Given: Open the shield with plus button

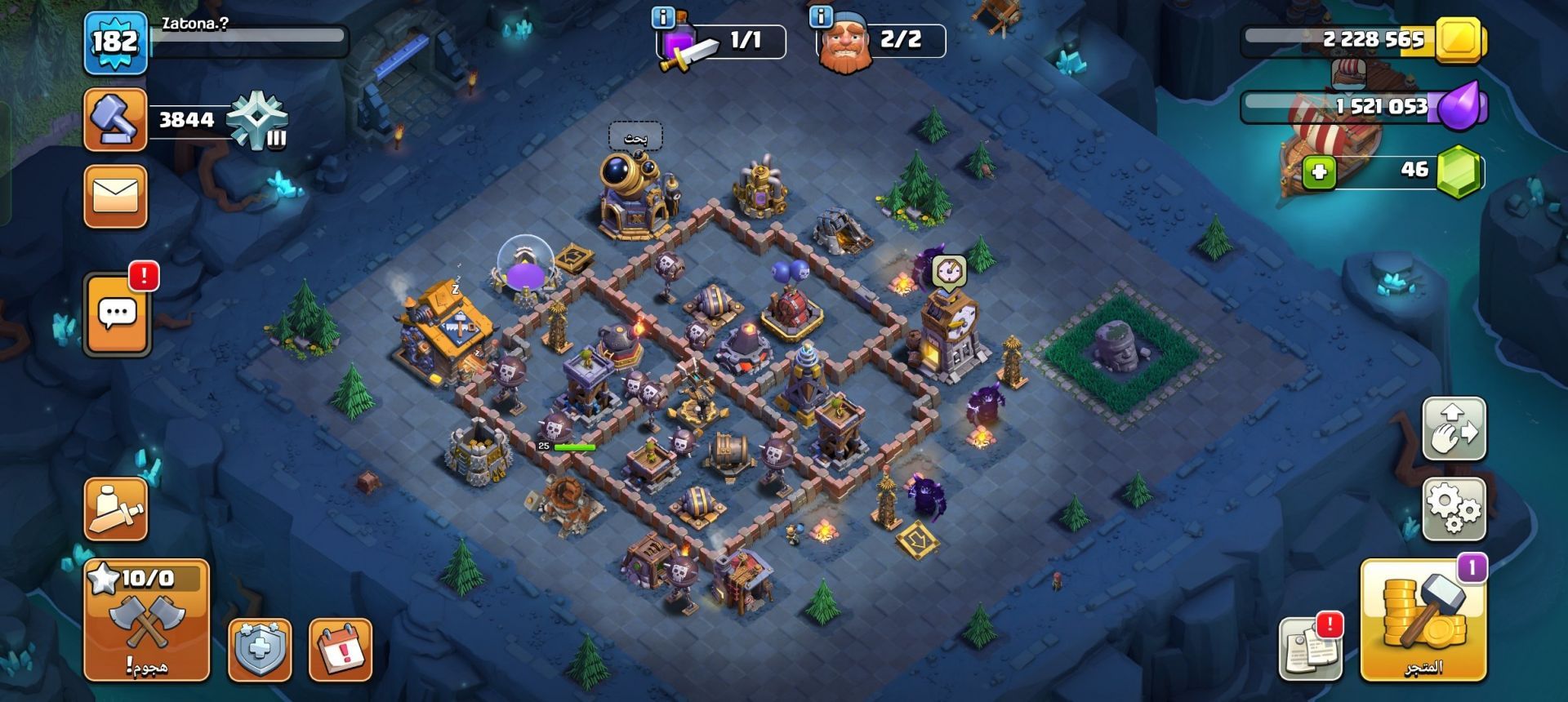Looking at the screenshot, I should tap(260, 651).
